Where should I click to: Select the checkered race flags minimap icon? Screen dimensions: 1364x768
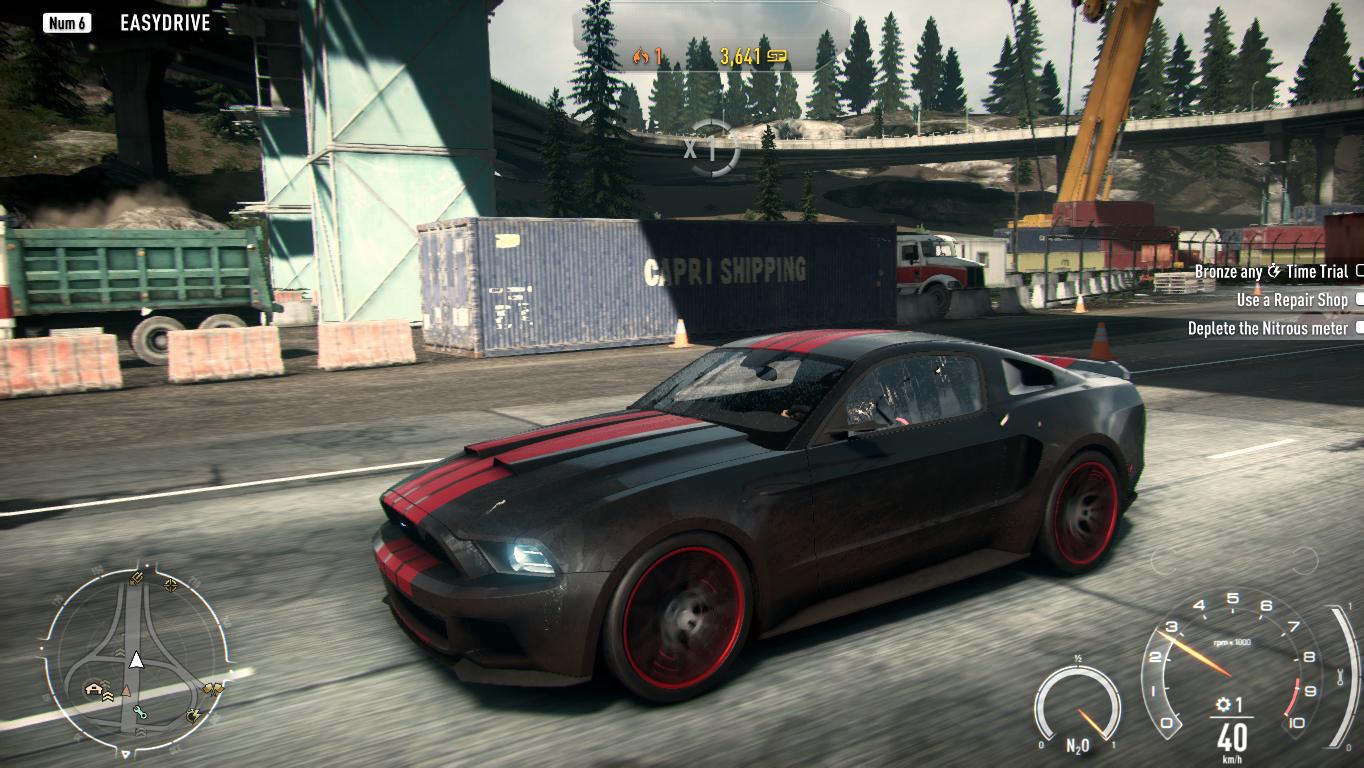click(214, 688)
